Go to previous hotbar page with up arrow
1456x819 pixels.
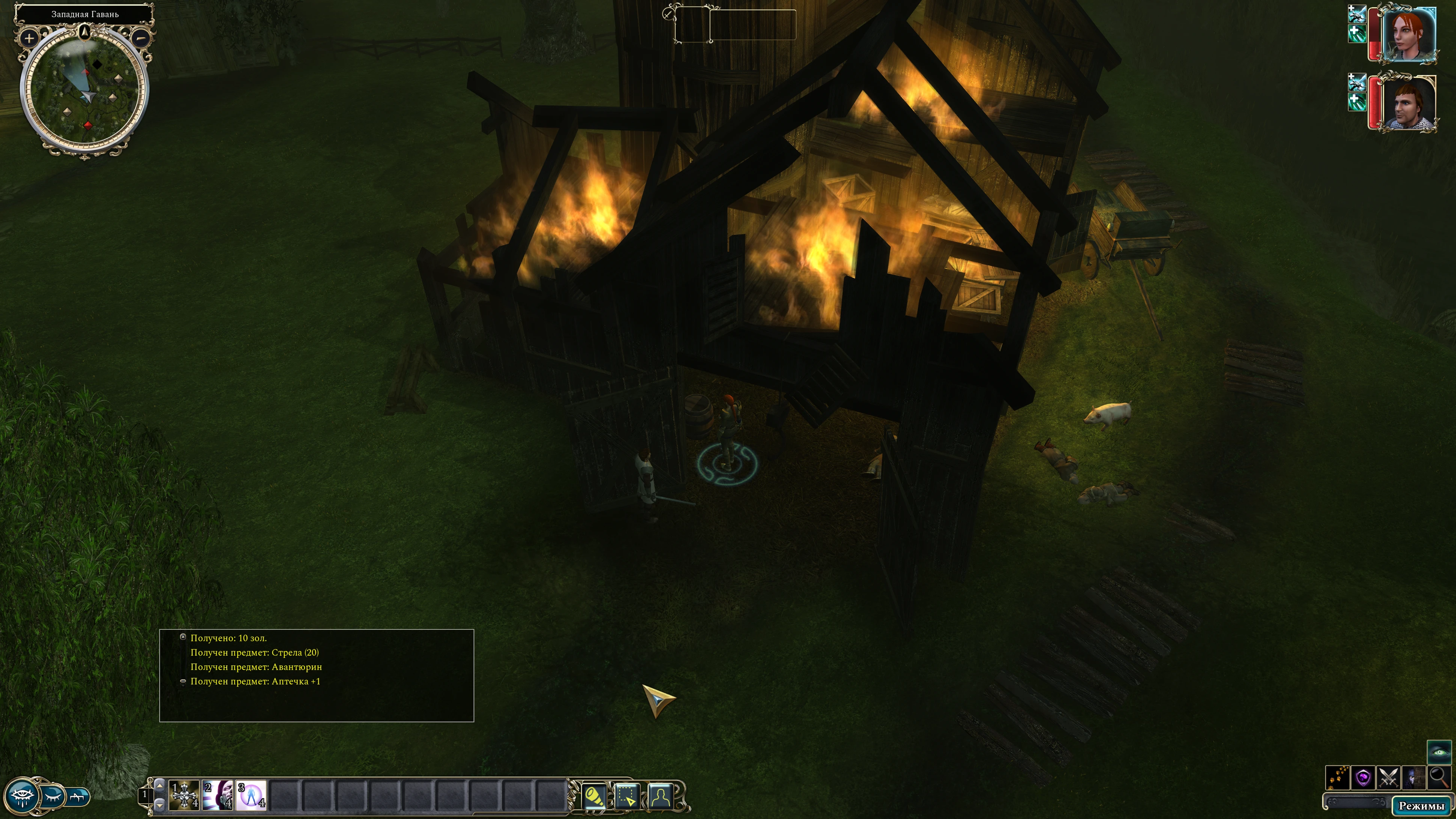pyautogui.click(x=160, y=785)
